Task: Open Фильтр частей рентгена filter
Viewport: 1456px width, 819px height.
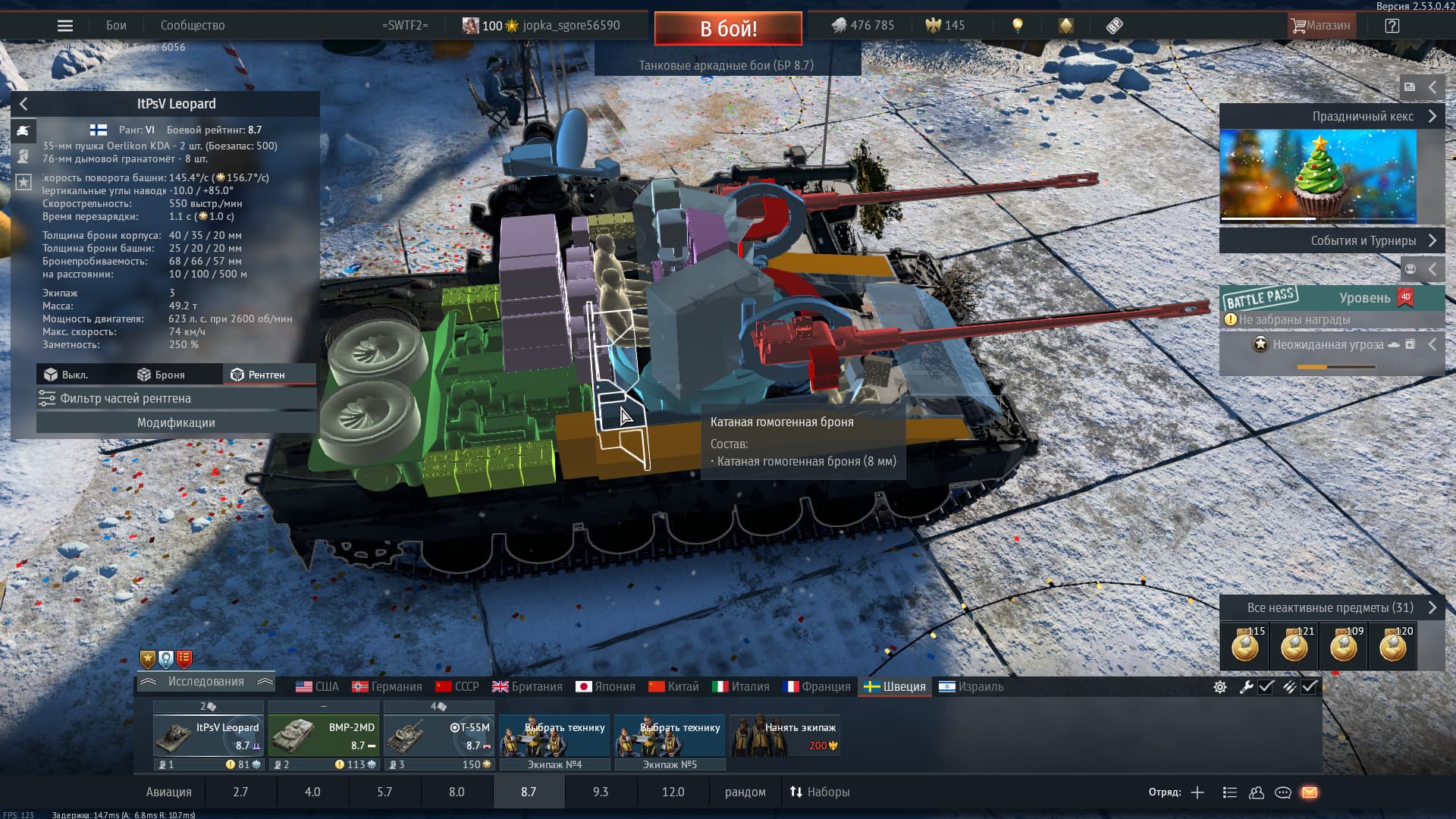Action: click(176, 398)
